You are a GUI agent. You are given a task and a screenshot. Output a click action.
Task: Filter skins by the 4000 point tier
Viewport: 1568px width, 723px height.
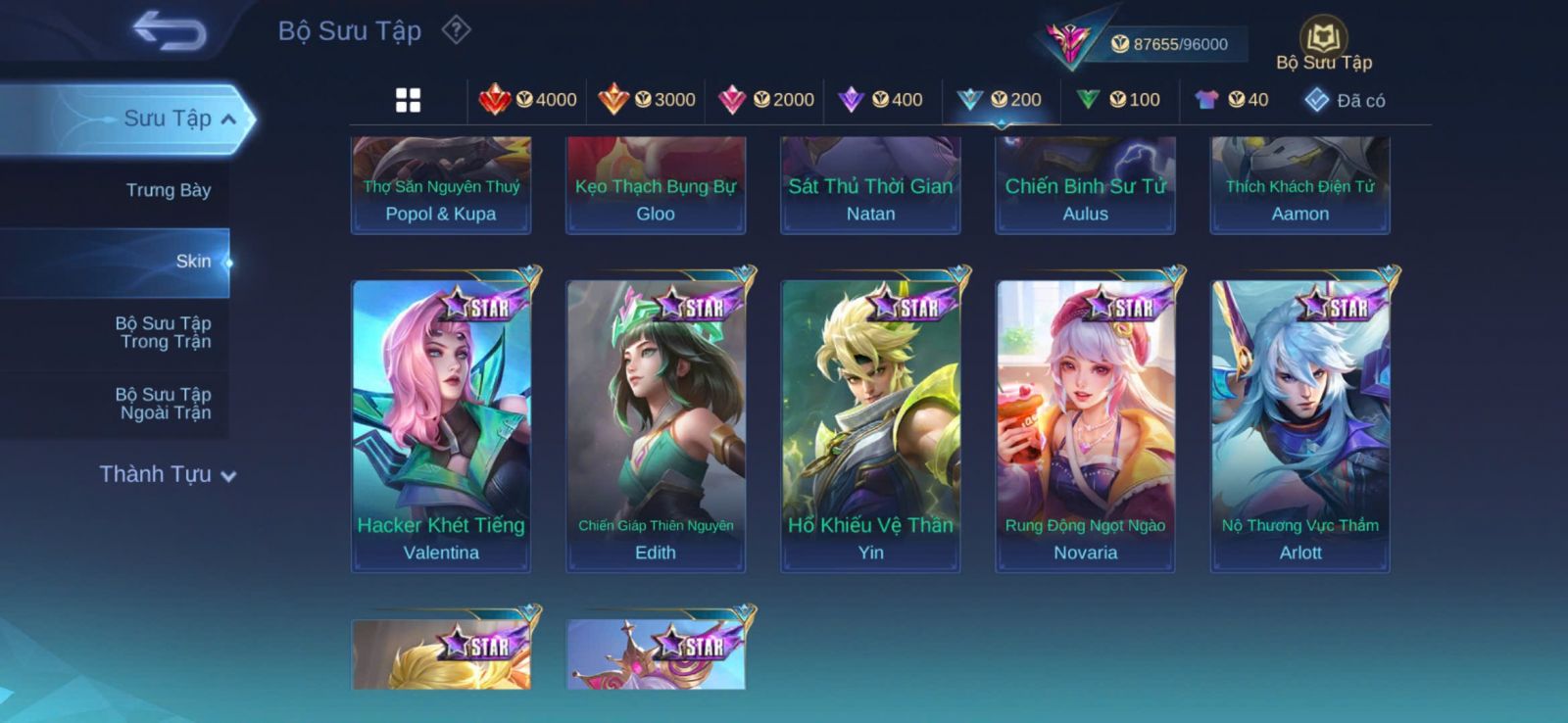click(528, 100)
